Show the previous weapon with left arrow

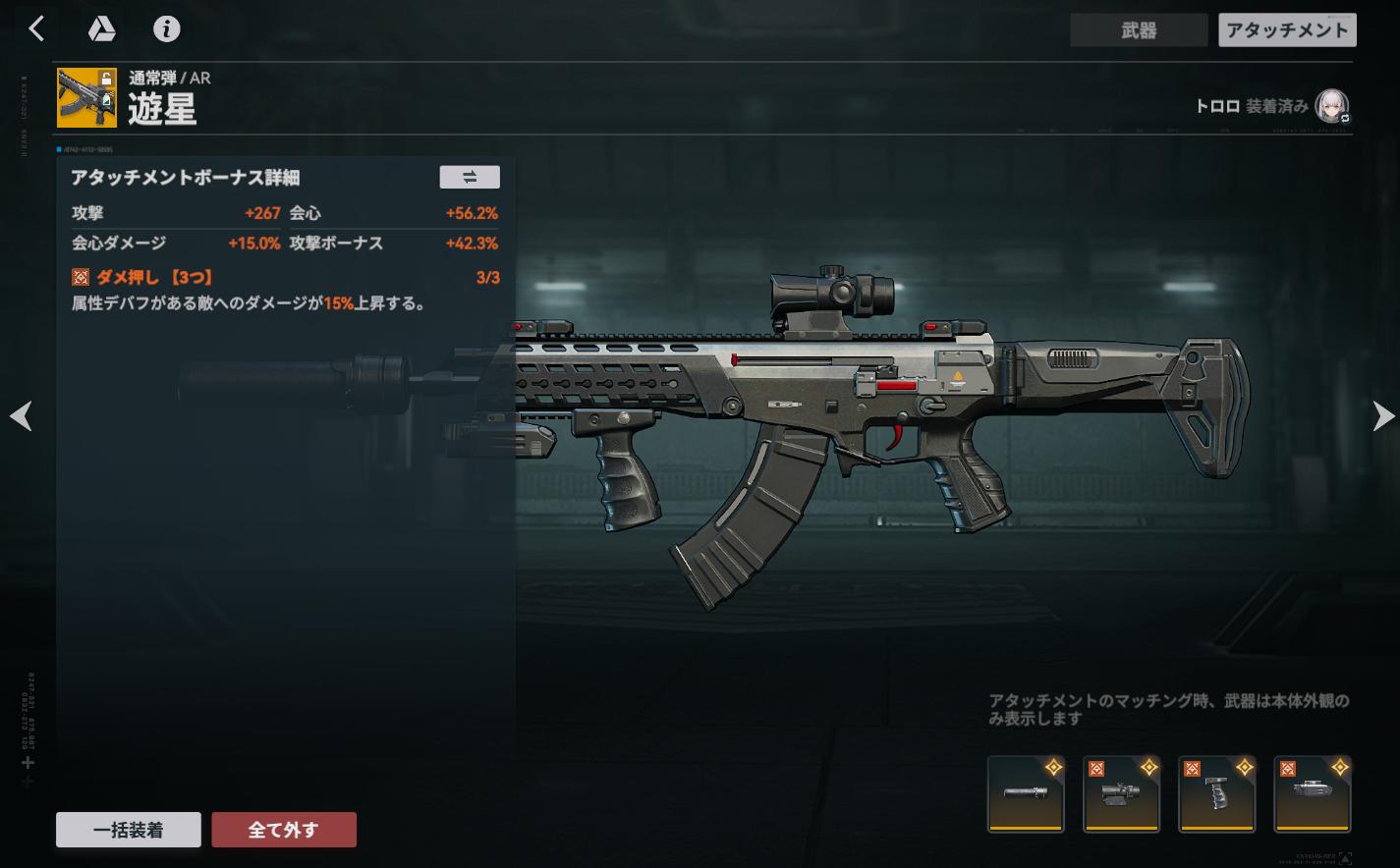point(21,416)
